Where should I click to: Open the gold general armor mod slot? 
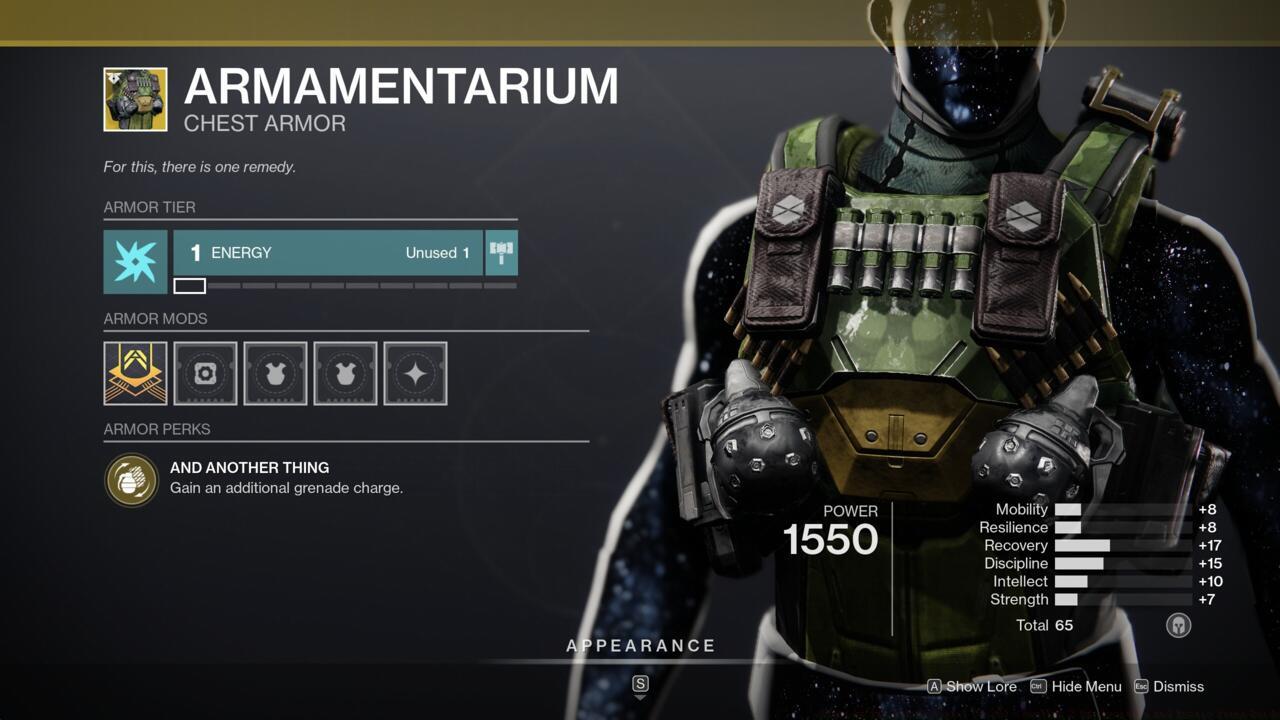(134, 373)
